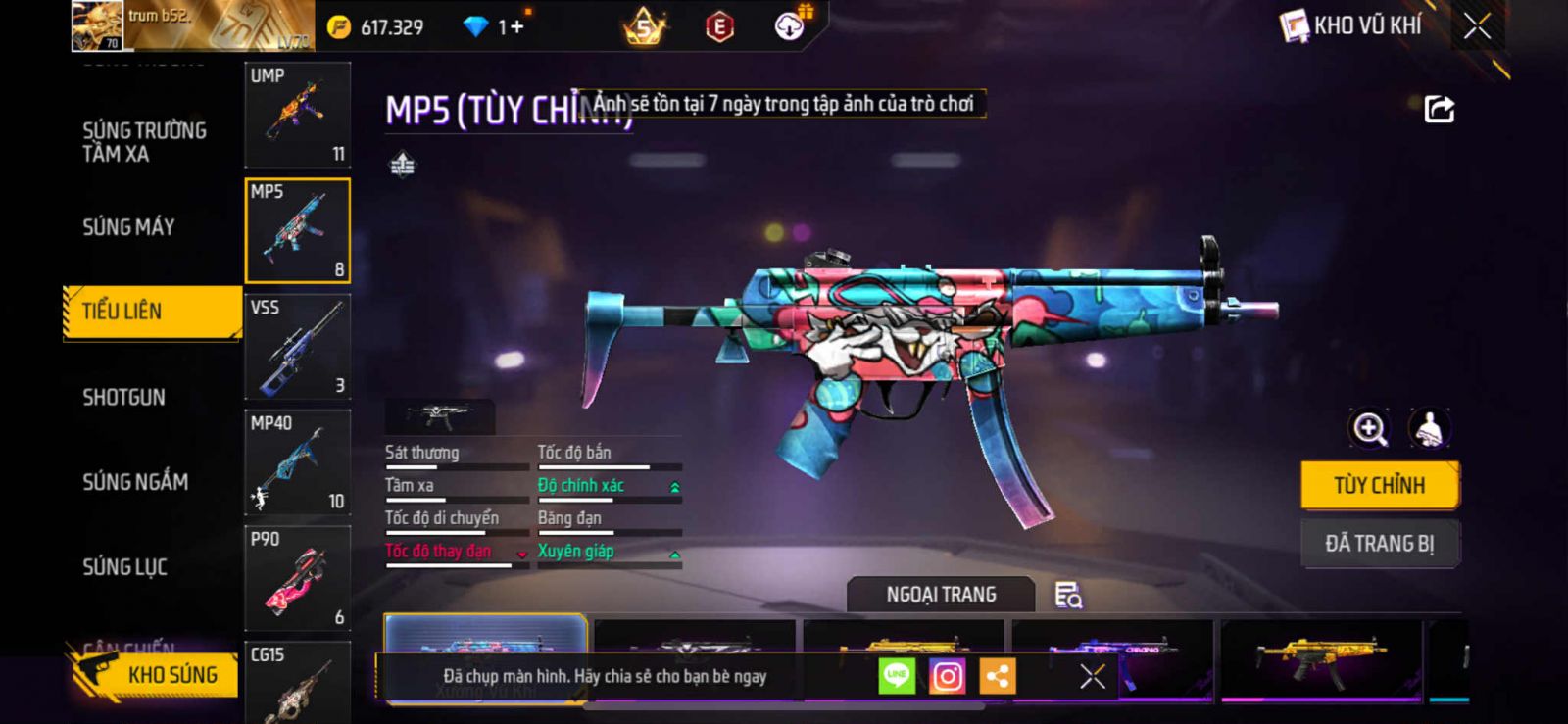1568x724 pixels.
Task: Click the Tùy Chỉnh customize button
Action: coord(1379,485)
